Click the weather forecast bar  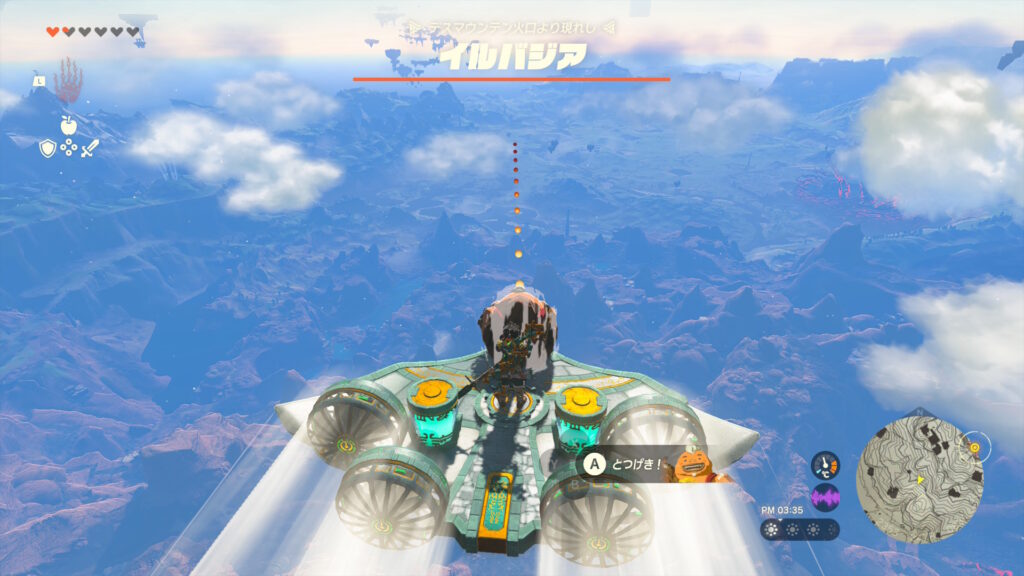coord(799,529)
